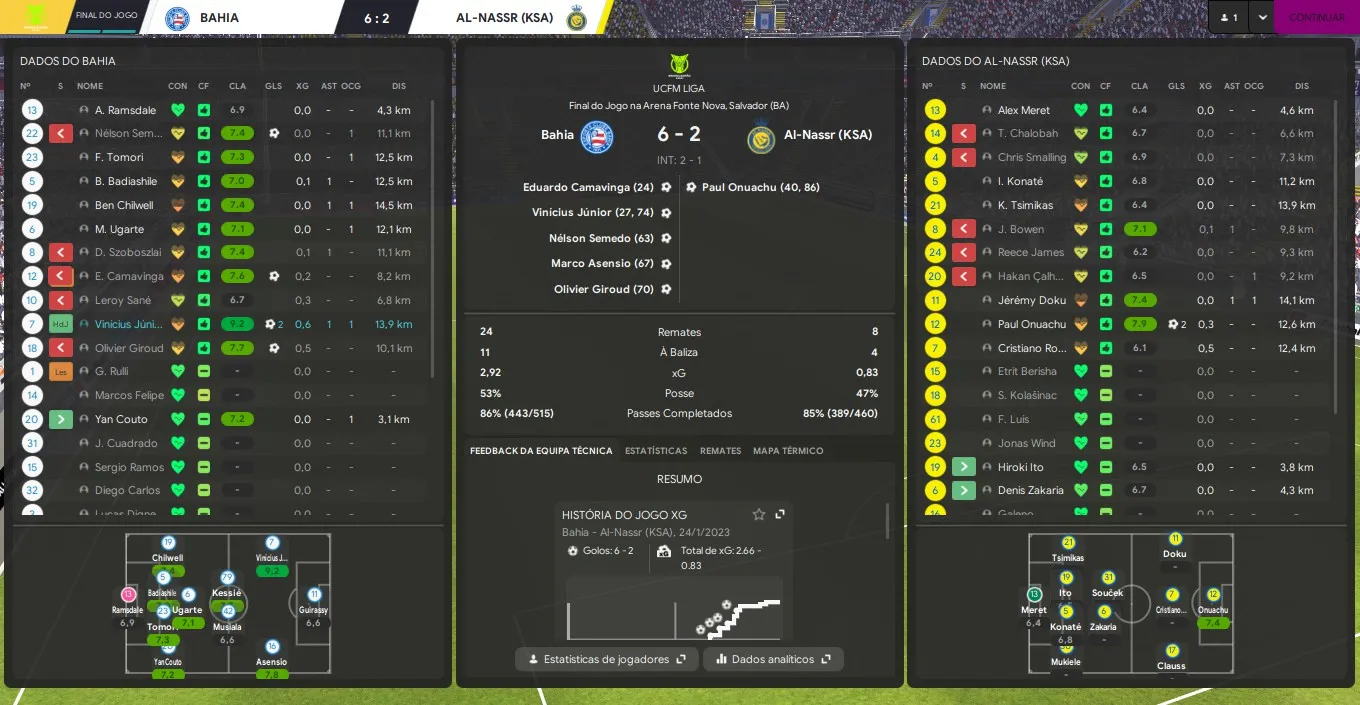Favorite the História do Jogo xG star
The width and height of the screenshot is (1360, 705).
(759, 514)
